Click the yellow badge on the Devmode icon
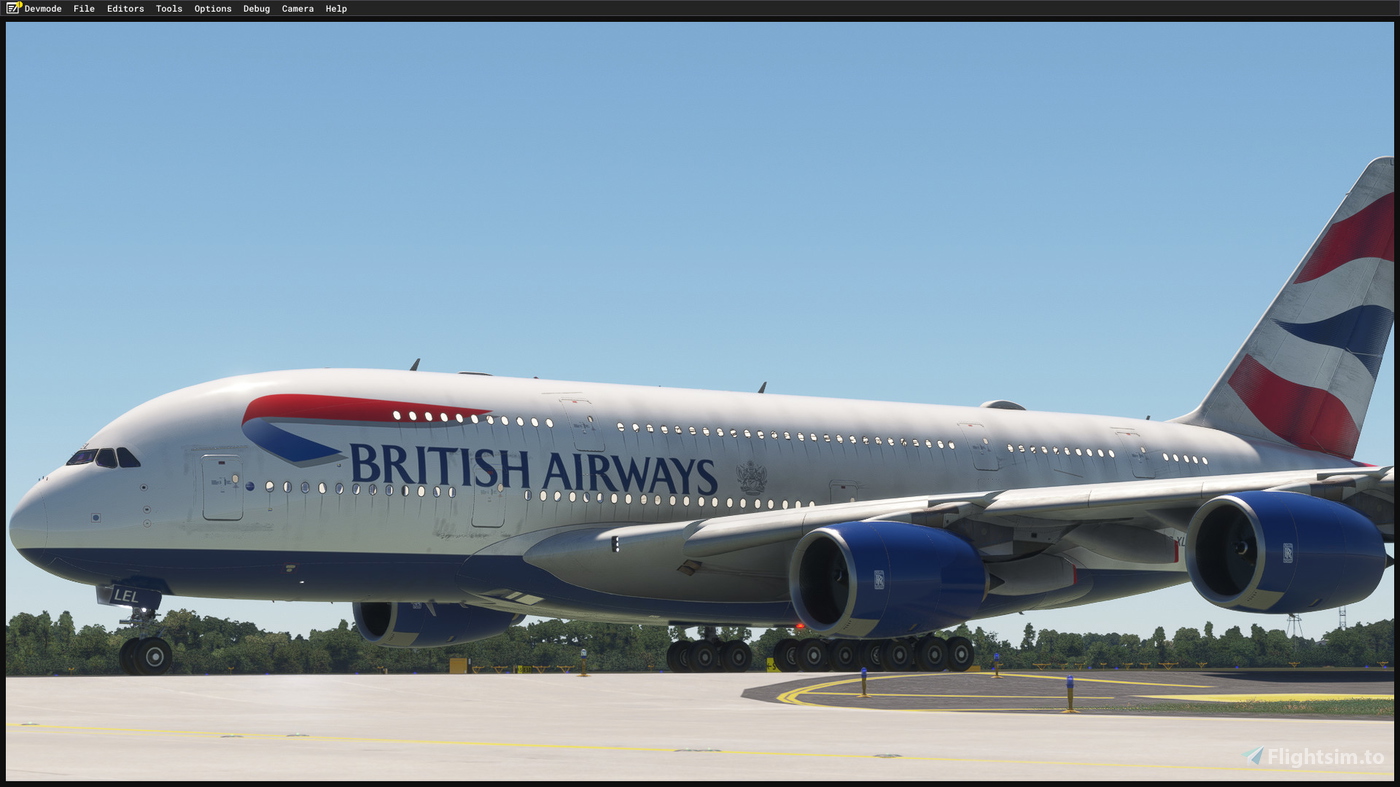This screenshot has width=1400, height=787. (18, 4)
